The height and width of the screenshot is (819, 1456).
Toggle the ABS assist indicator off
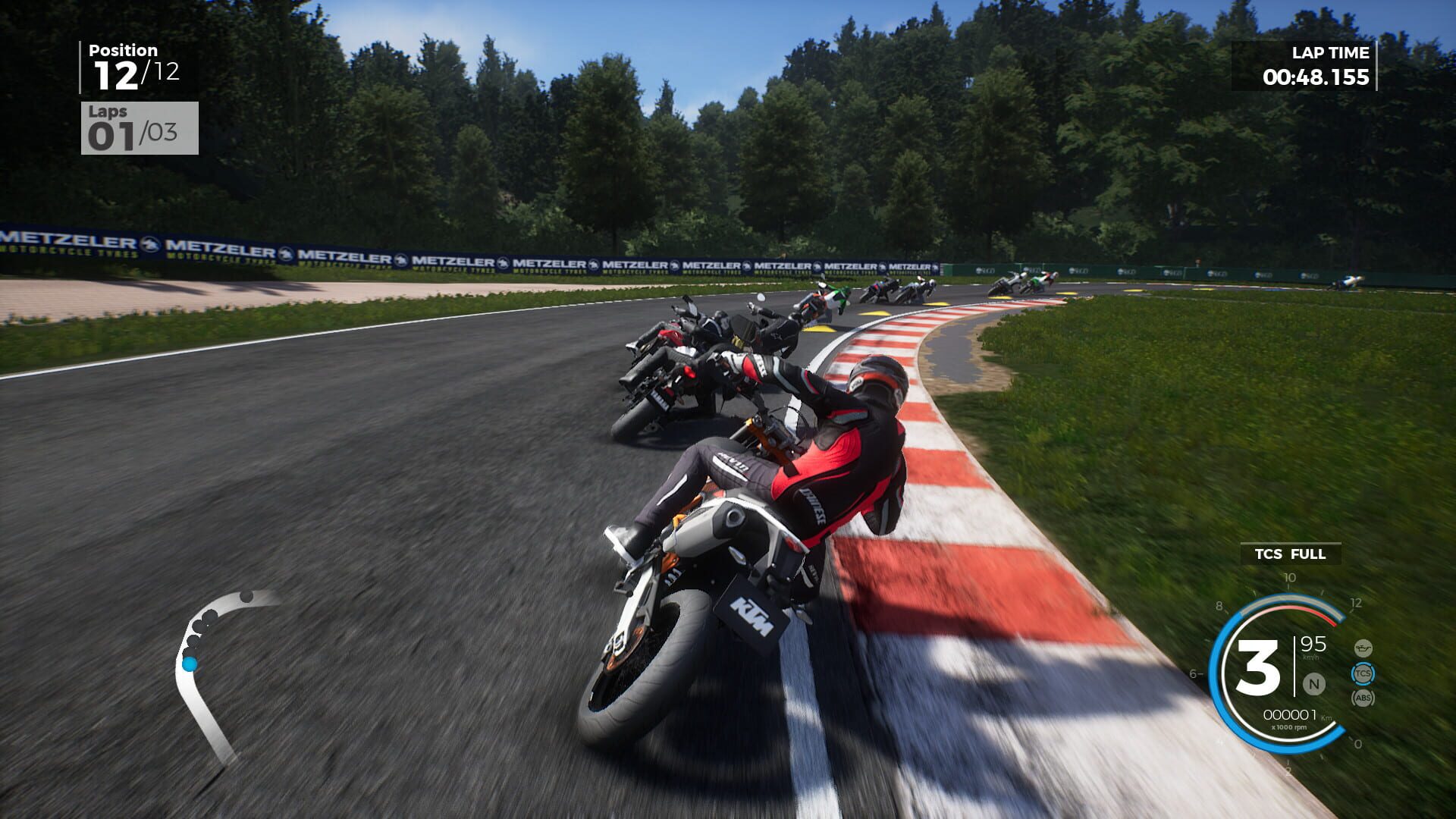pos(1363,697)
